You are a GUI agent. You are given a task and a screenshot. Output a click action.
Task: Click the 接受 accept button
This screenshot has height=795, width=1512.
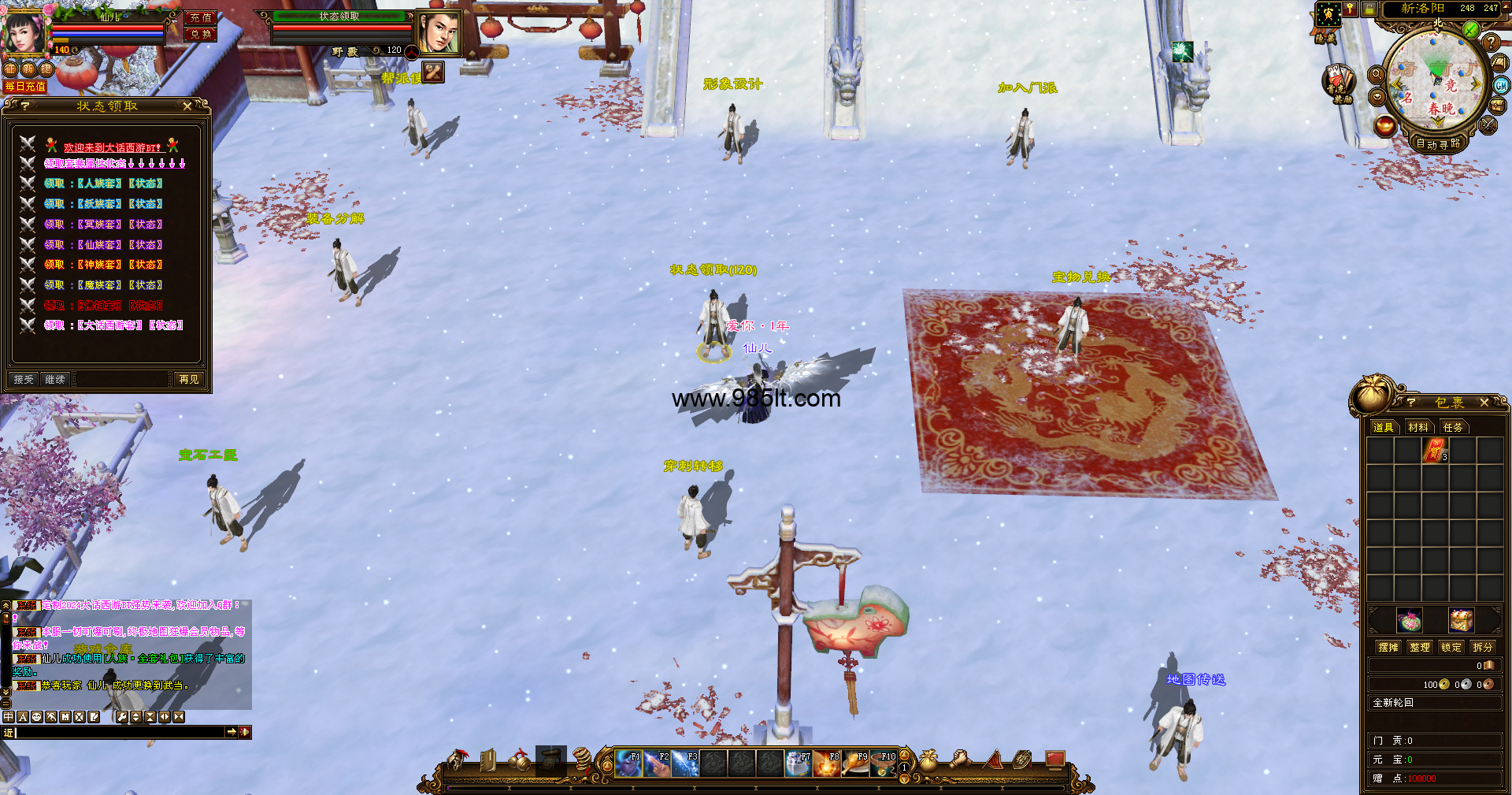24,380
